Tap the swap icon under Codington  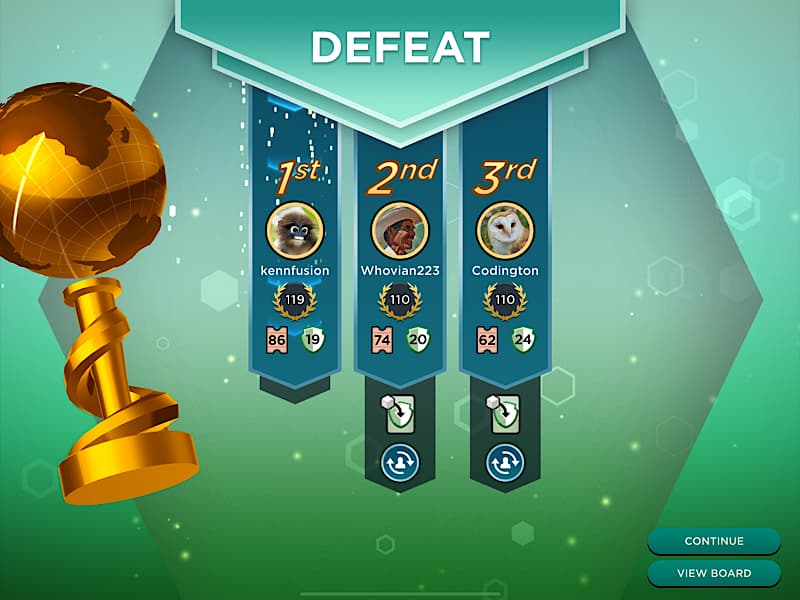pyautogui.click(x=505, y=462)
